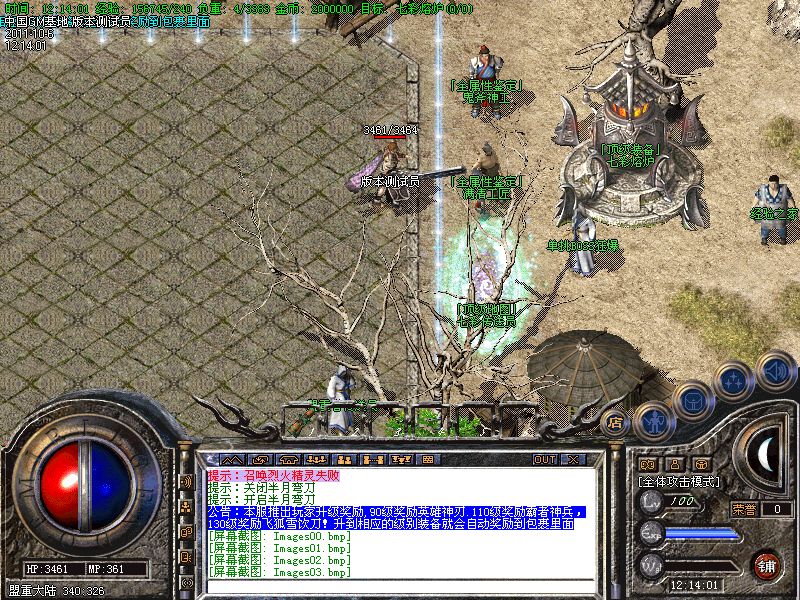
Task: Close the game with the X button
Action: (x=572, y=459)
